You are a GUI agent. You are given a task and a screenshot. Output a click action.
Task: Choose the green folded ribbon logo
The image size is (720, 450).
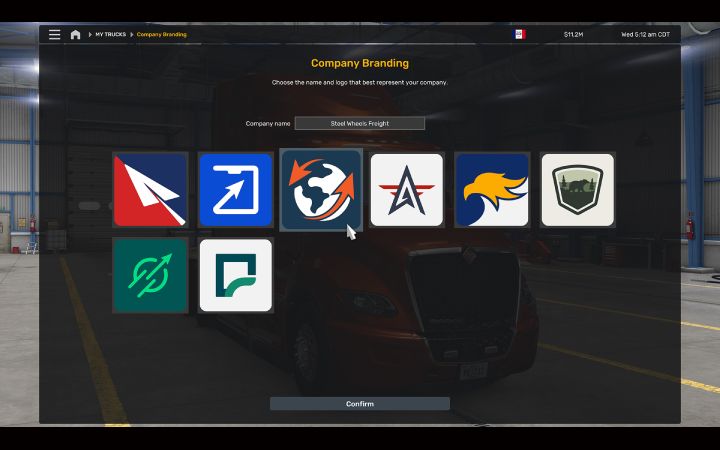pyautogui.click(x=235, y=275)
